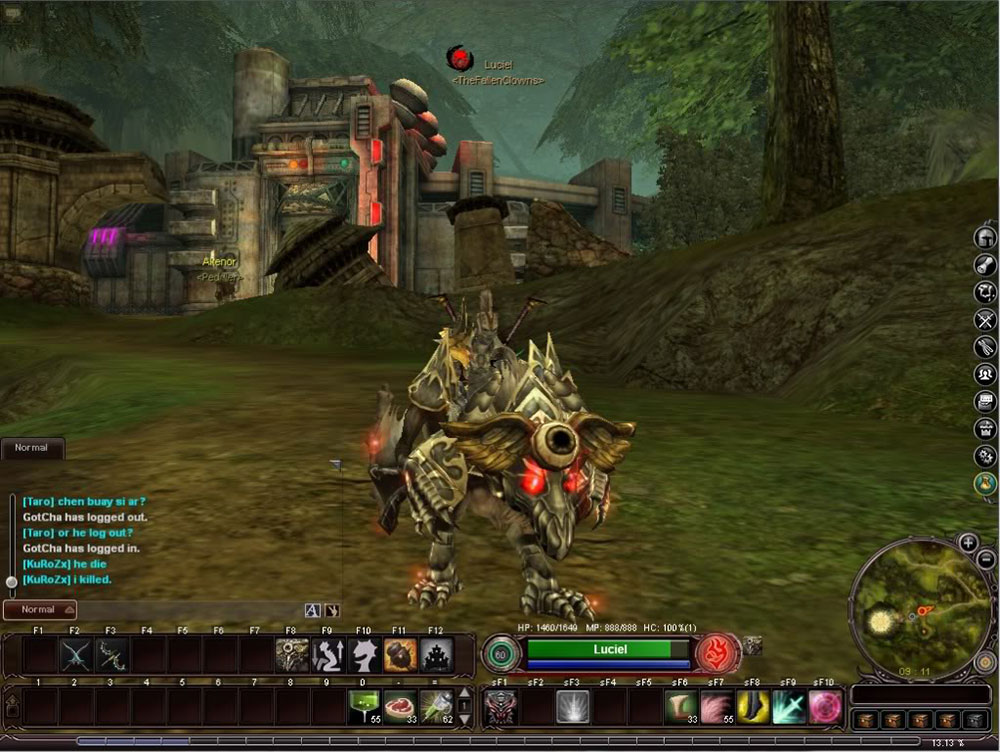This screenshot has width=1000, height=752.
Task: Select the bow skill in F3 slot
Action: point(111,656)
